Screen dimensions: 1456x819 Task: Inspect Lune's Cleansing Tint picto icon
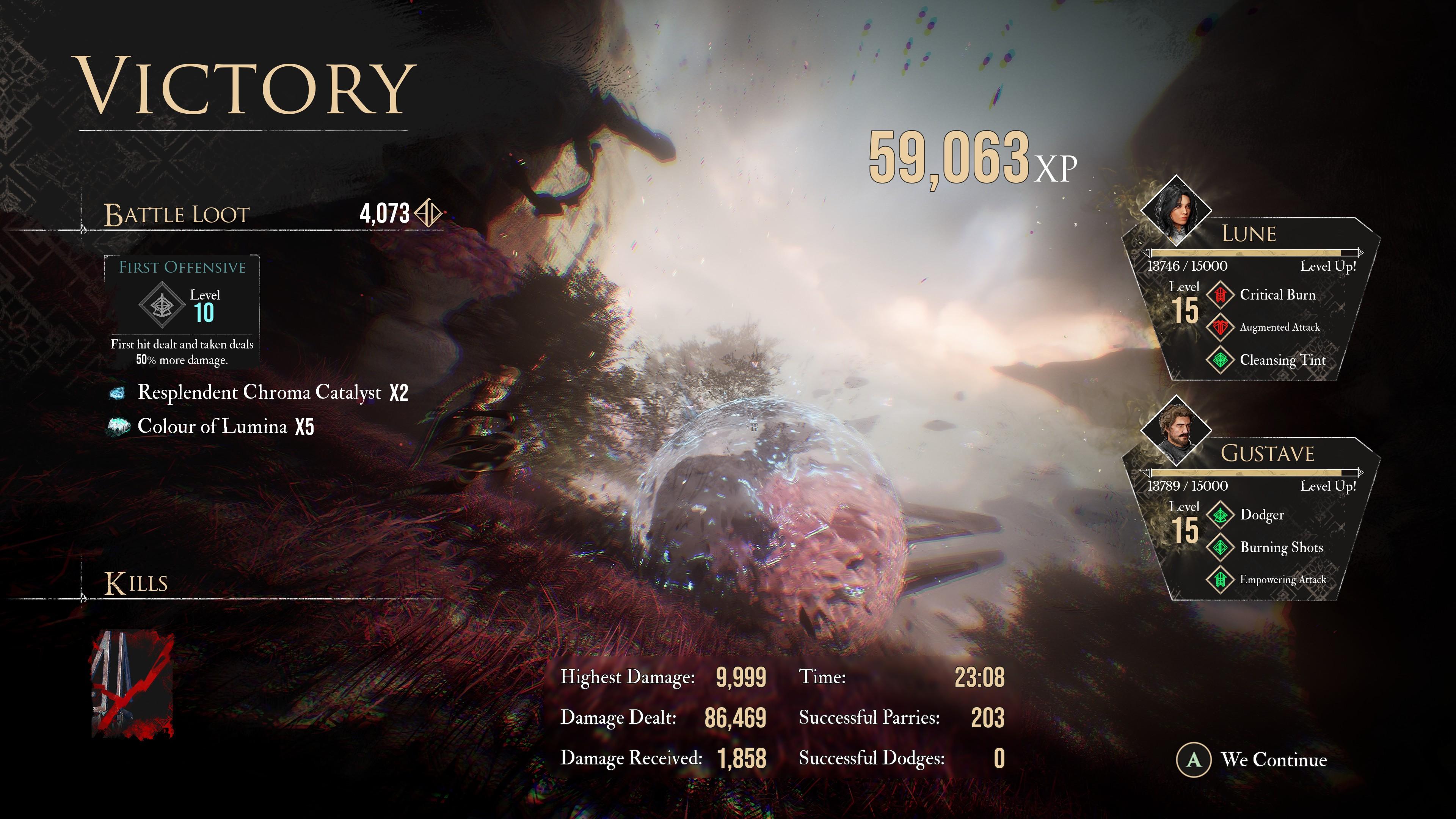coord(1220,360)
